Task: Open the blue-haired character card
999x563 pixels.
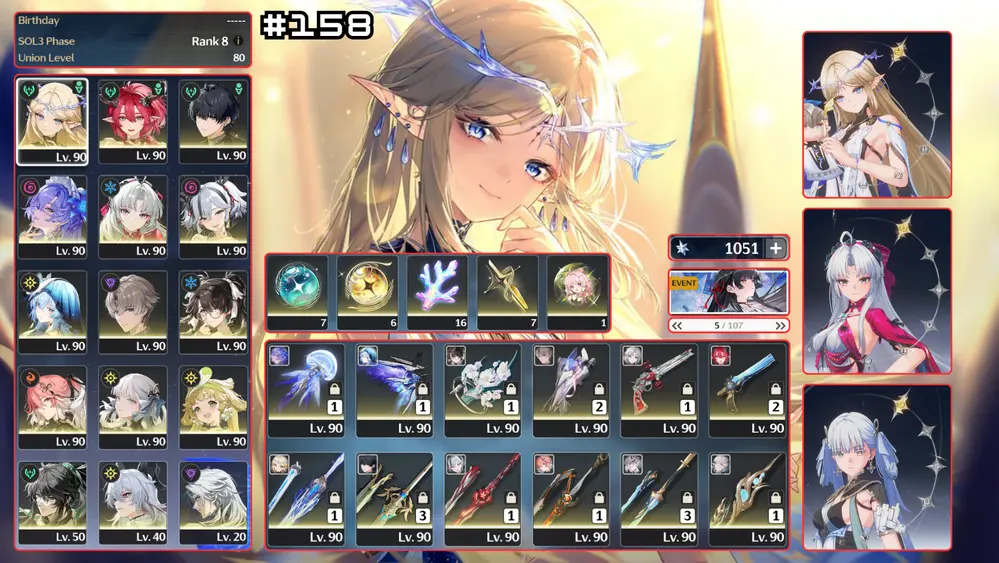Action: pos(876,467)
